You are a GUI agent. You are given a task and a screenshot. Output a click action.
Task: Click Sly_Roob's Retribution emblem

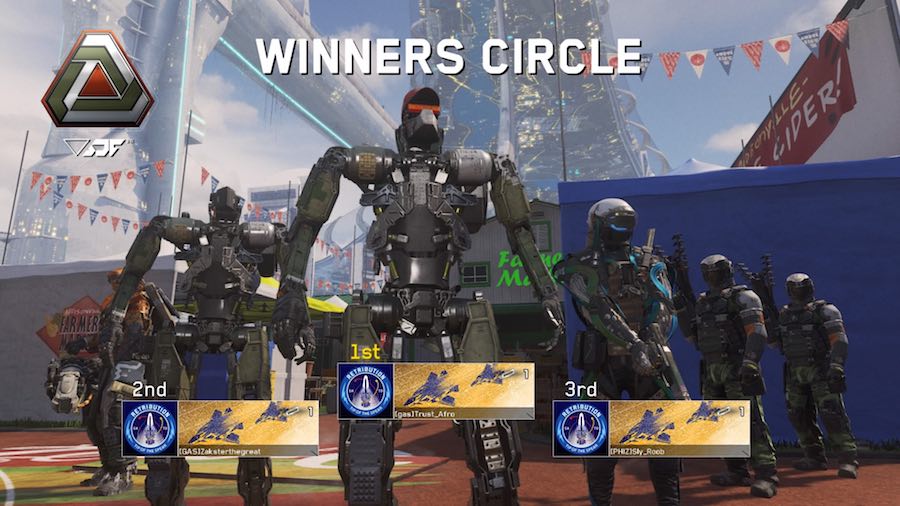coord(581,428)
